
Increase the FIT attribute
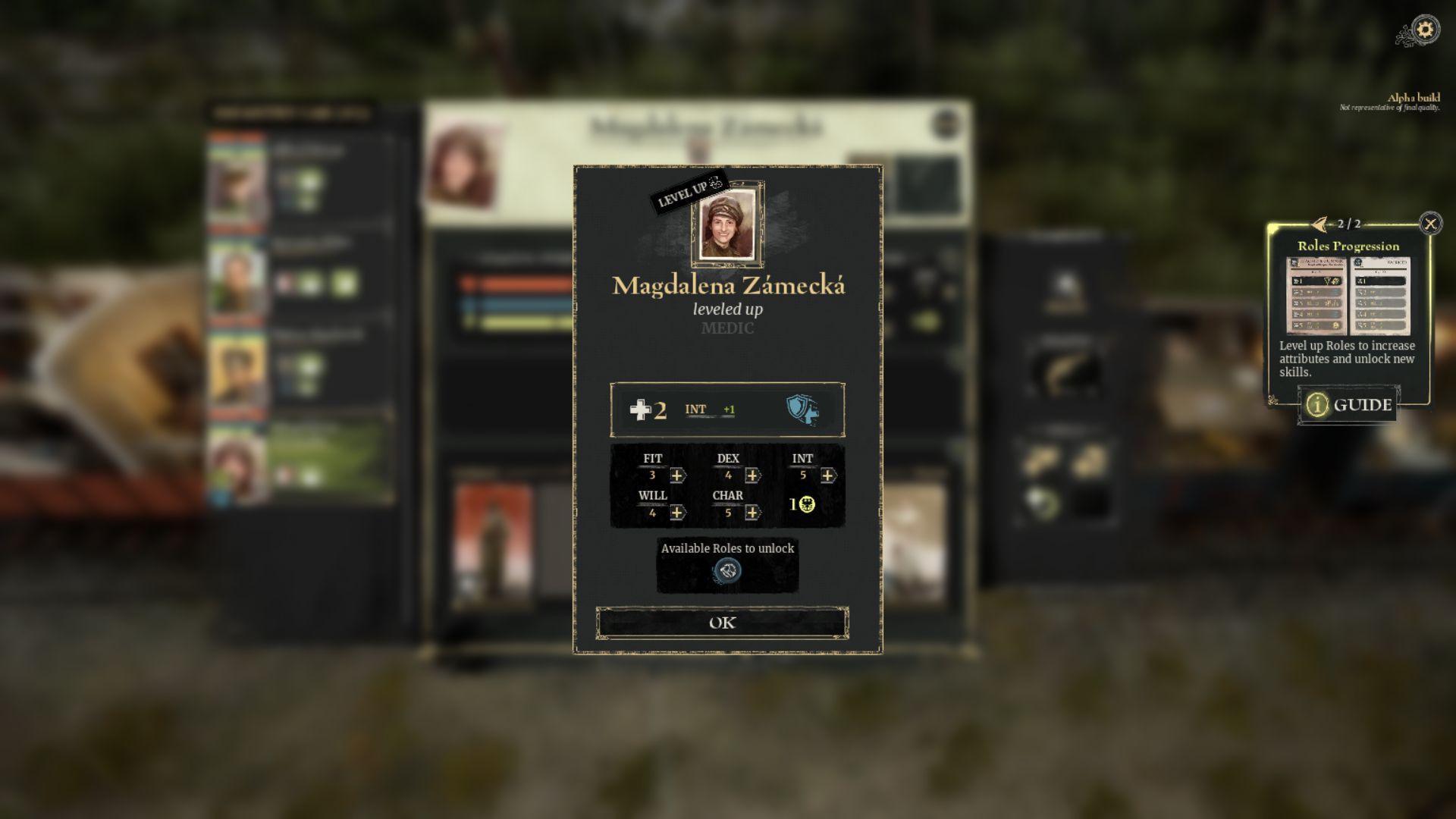(677, 475)
